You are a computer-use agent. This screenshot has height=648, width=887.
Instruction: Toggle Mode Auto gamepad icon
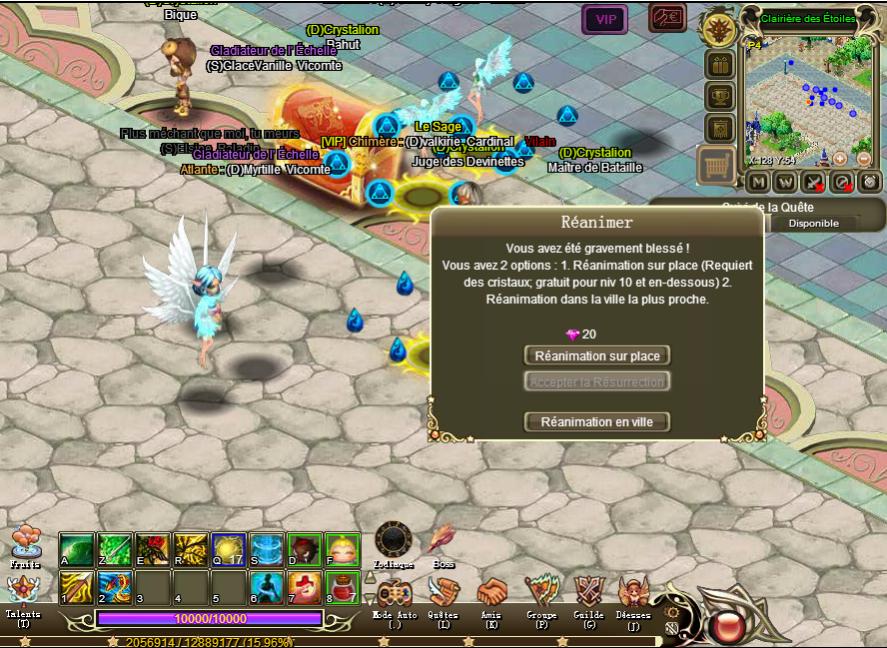point(394,592)
